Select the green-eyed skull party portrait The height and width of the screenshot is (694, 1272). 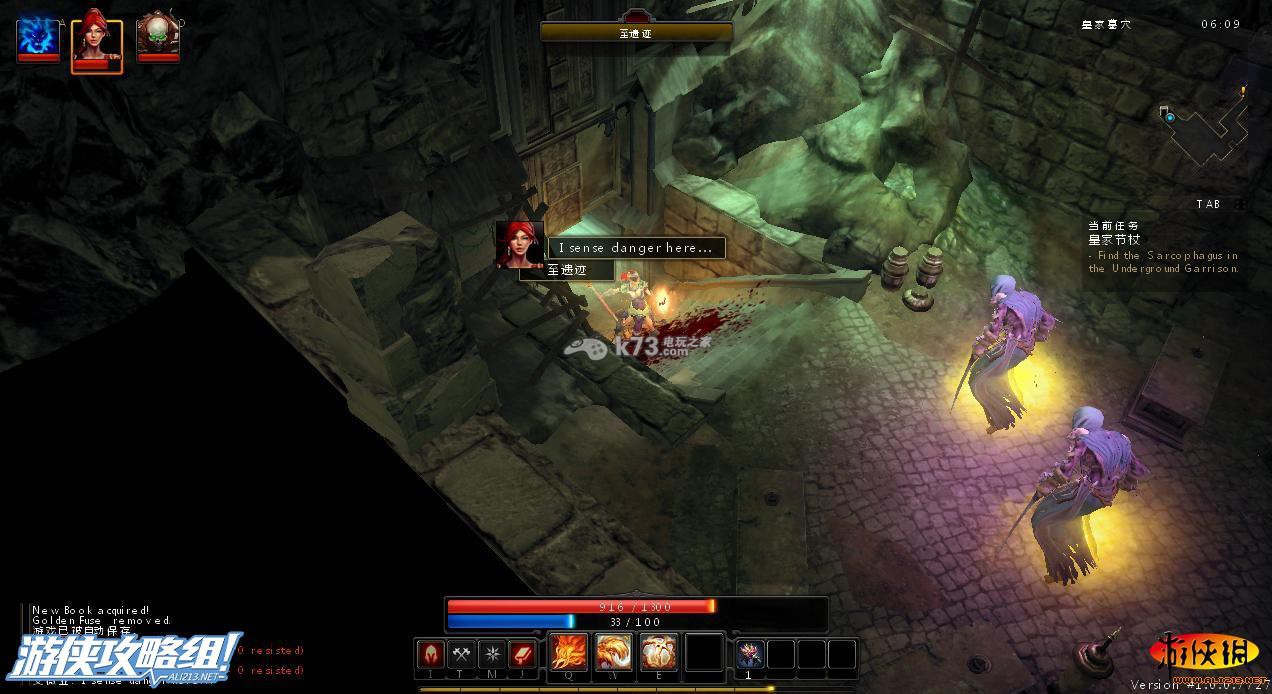[157, 38]
